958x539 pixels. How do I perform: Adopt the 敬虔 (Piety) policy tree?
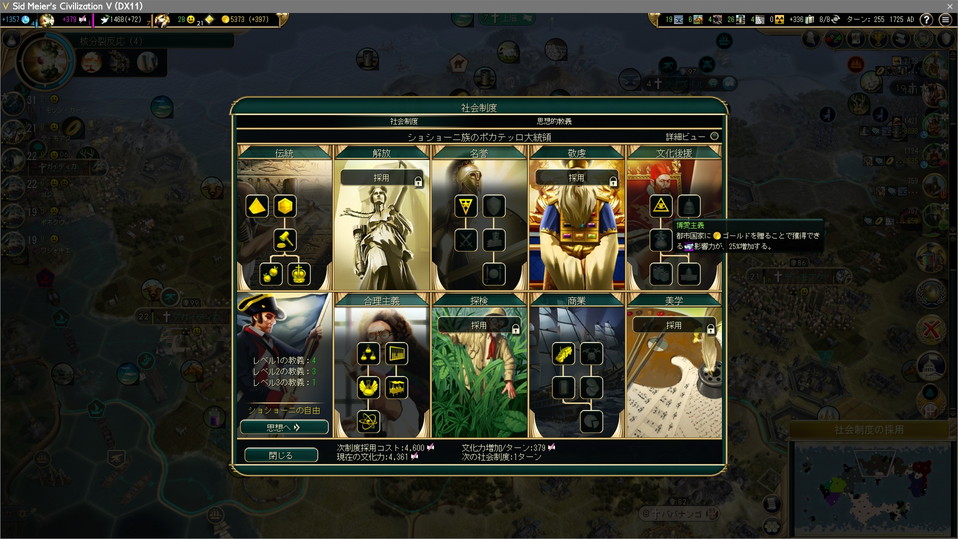[x=576, y=178]
